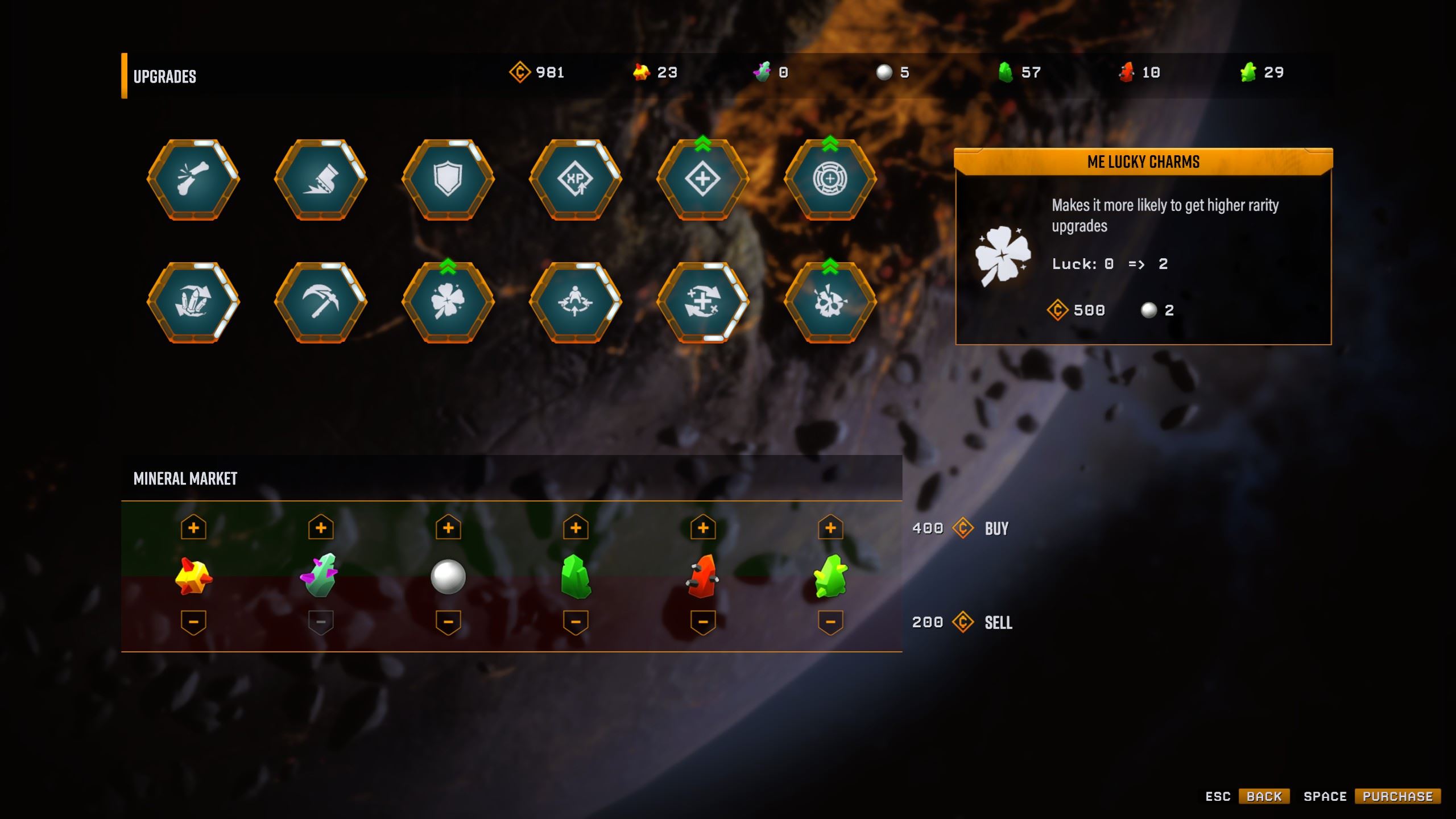The width and height of the screenshot is (1456, 819).
Task: Sell one lime green mineral
Action: click(830, 622)
